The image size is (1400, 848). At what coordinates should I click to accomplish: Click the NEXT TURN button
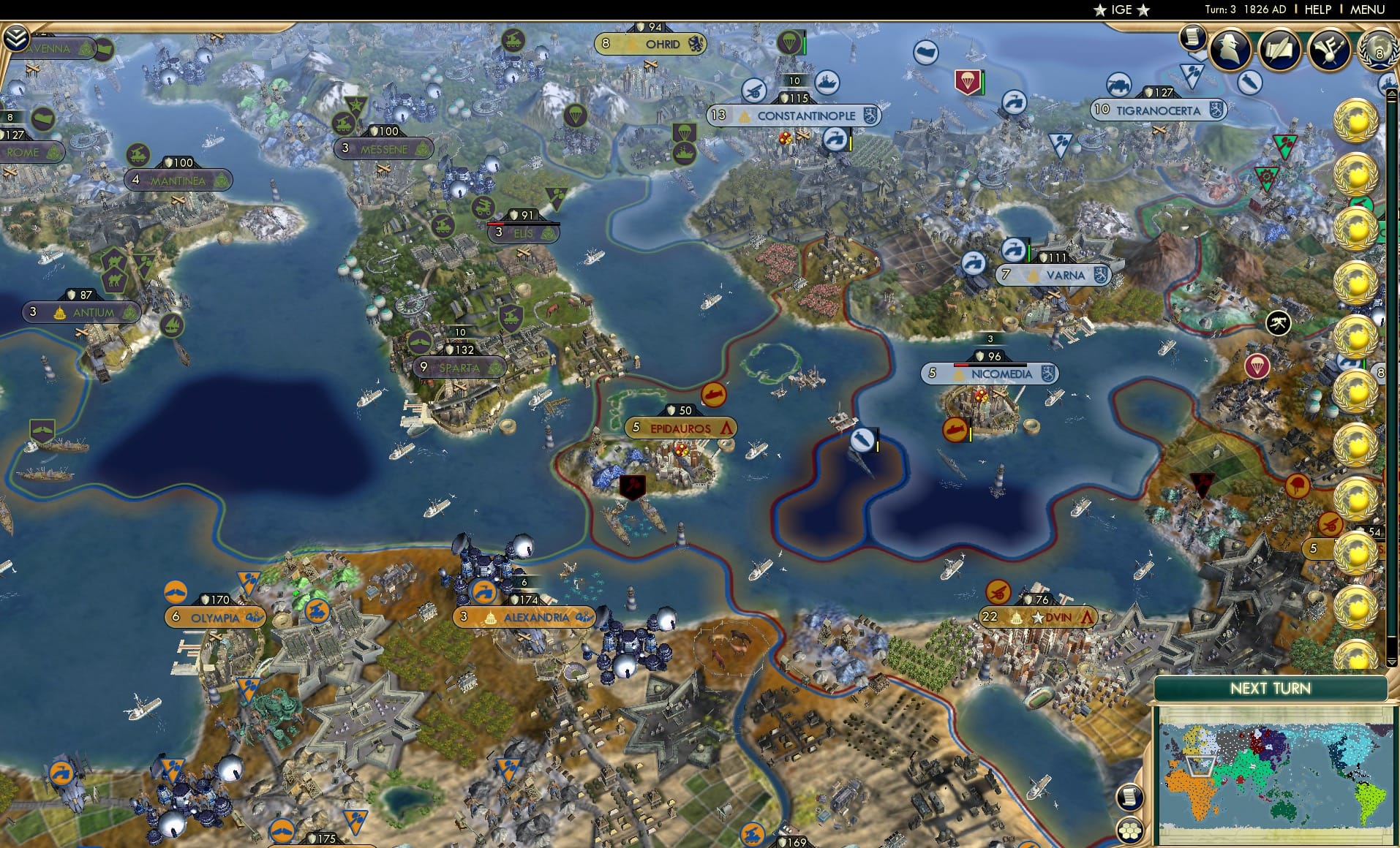pyautogui.click(x=1270, y=688)
